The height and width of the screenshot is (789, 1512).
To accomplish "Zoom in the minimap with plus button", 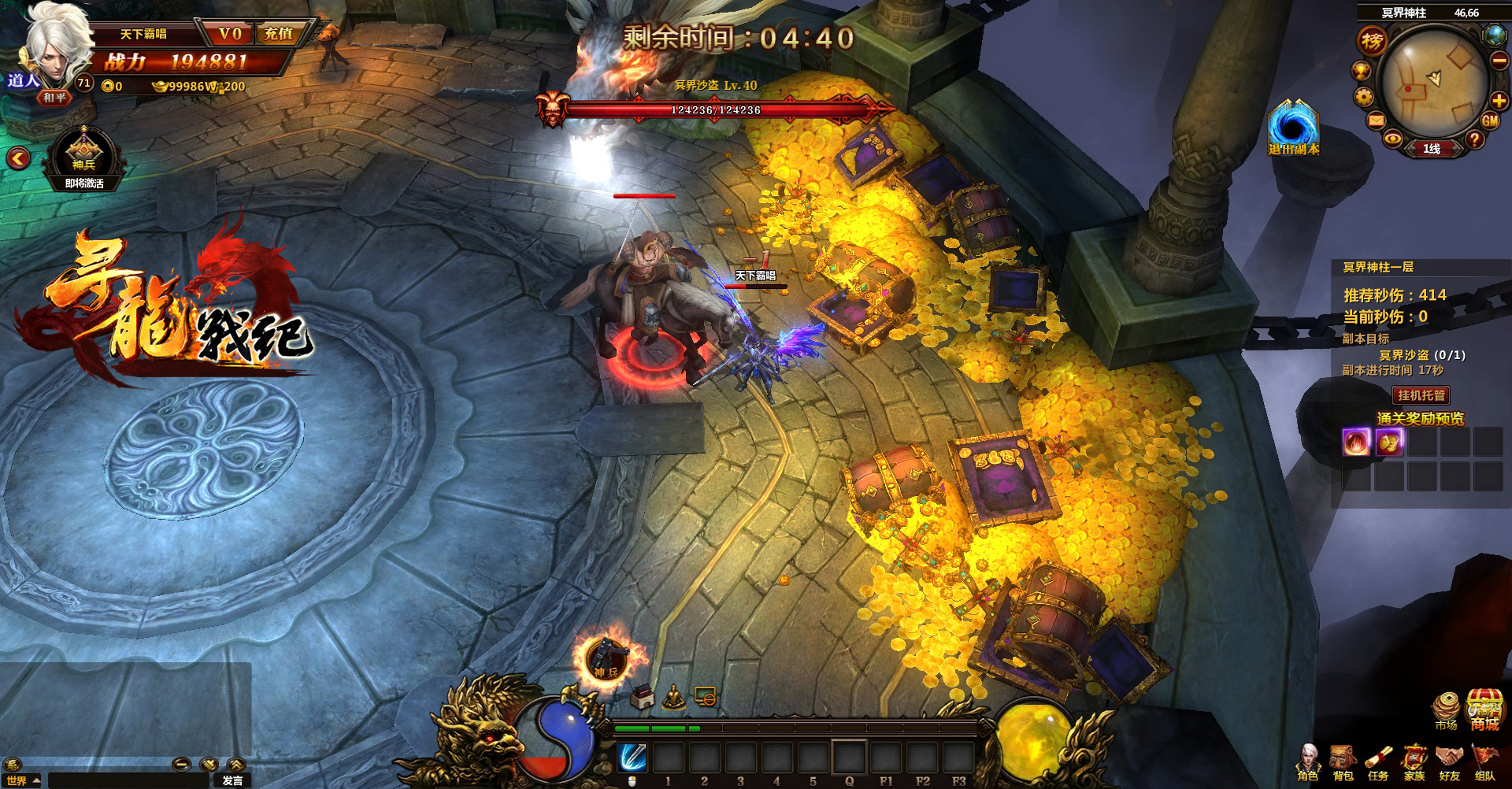I will tap(1499, 100).
